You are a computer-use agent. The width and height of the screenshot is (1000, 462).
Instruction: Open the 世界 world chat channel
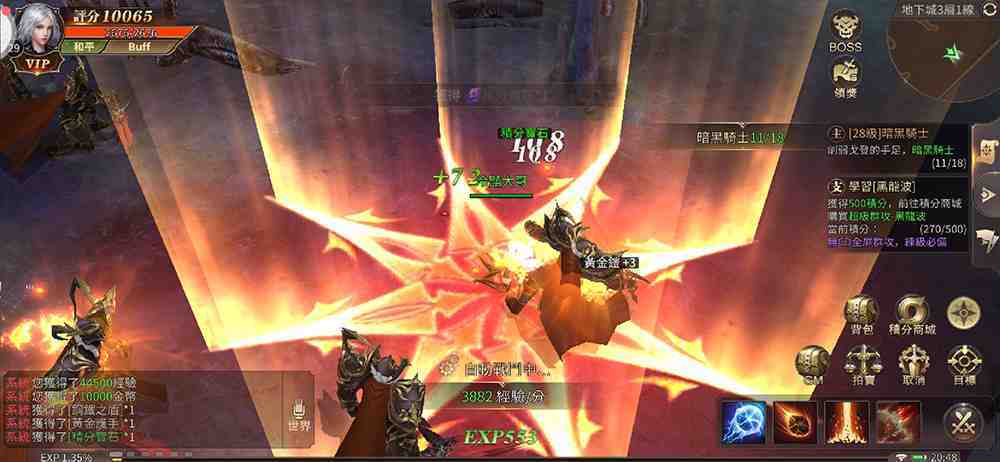(x=299, y=415)
